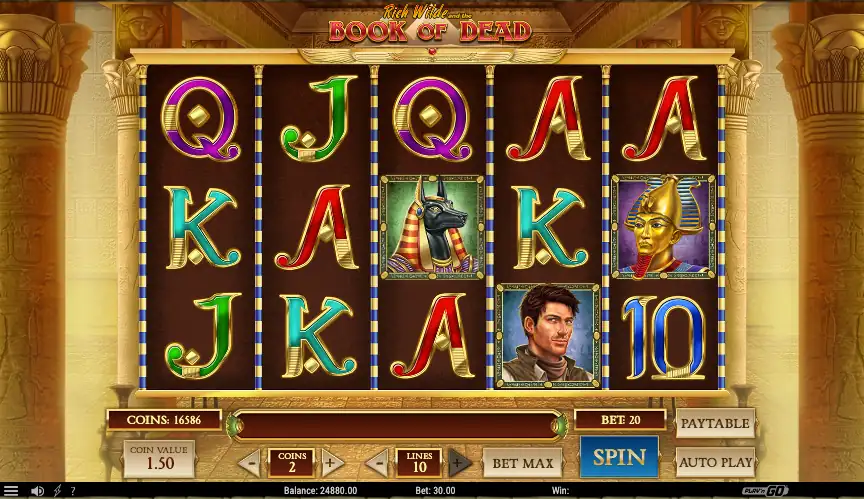The width and height of the screenshot is (864, 499).
Task: Increase the number of lines
Action: click(459, 463)
